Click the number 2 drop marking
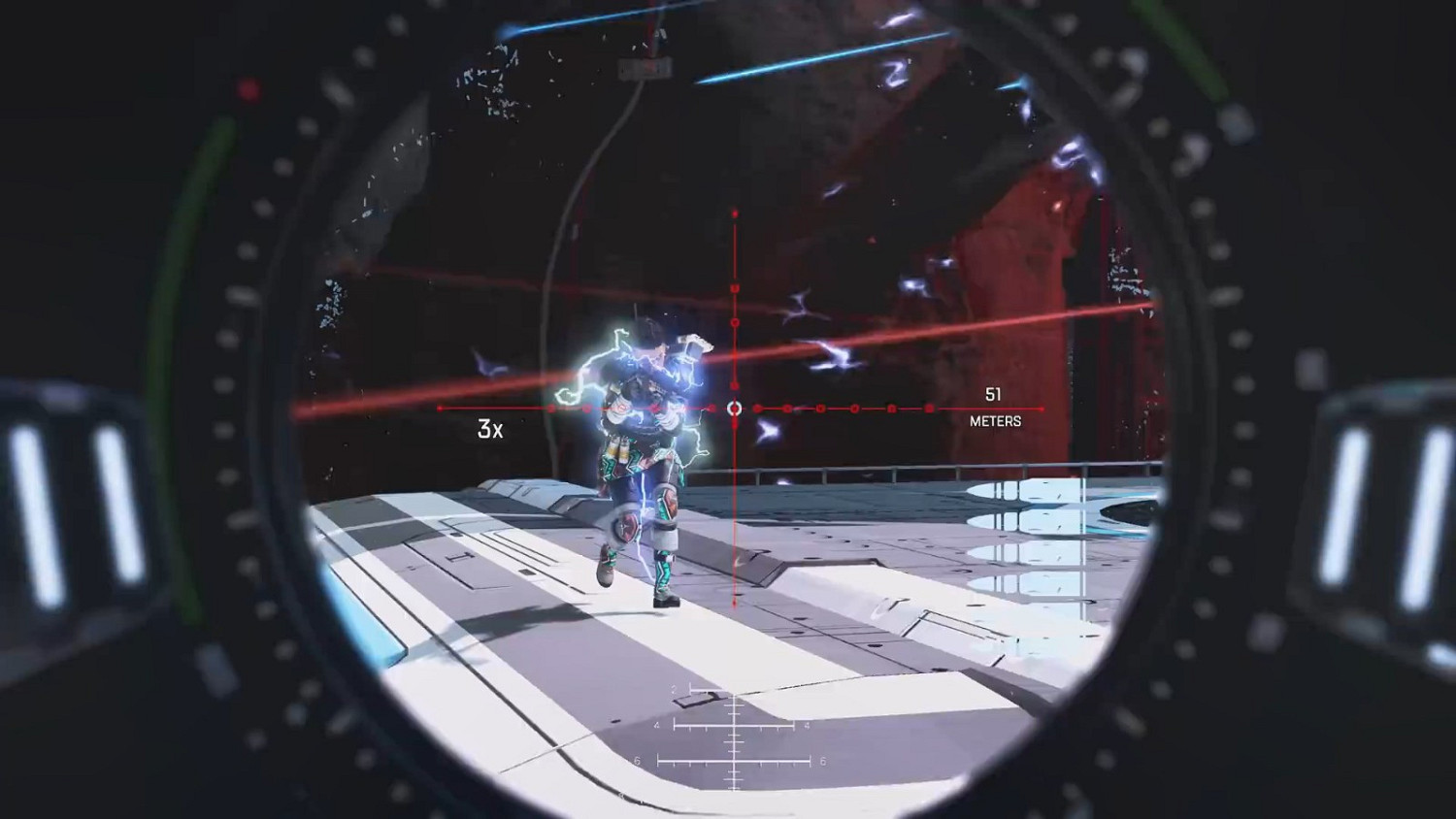The height and width of the screenshot is (819, 1456). coord(674,687)
